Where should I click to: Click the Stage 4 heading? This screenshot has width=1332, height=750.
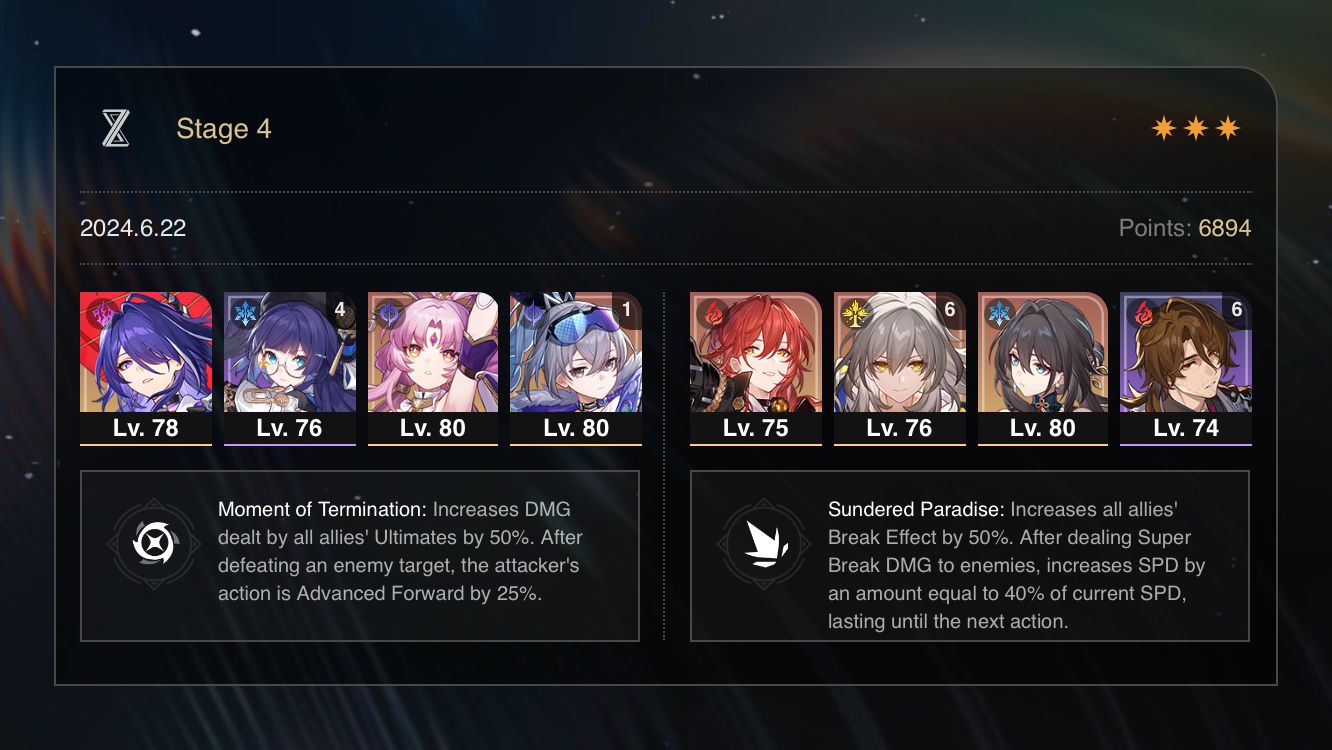point(222,128)
